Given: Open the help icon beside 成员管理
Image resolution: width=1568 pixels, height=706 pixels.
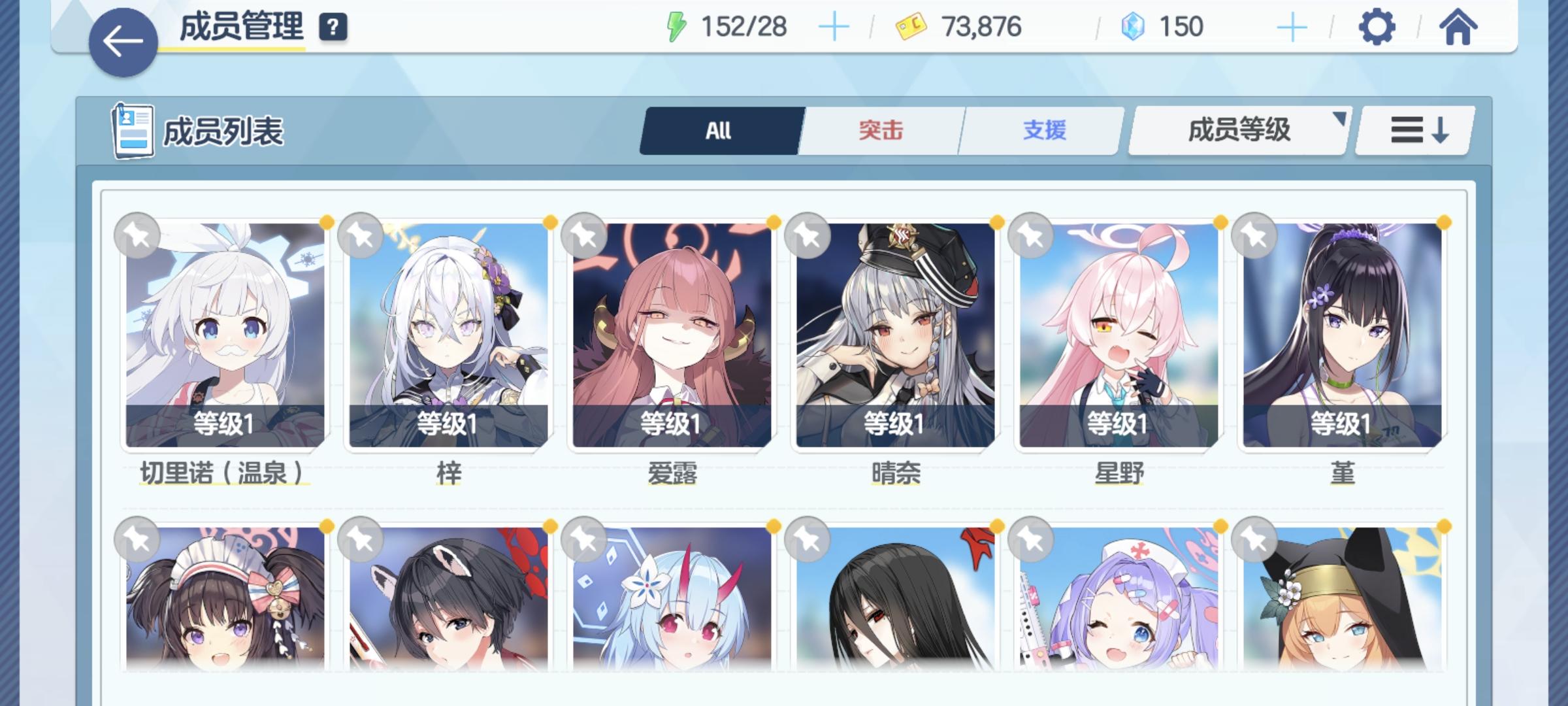Looking at the screenshot, I should tap(333, 27).
